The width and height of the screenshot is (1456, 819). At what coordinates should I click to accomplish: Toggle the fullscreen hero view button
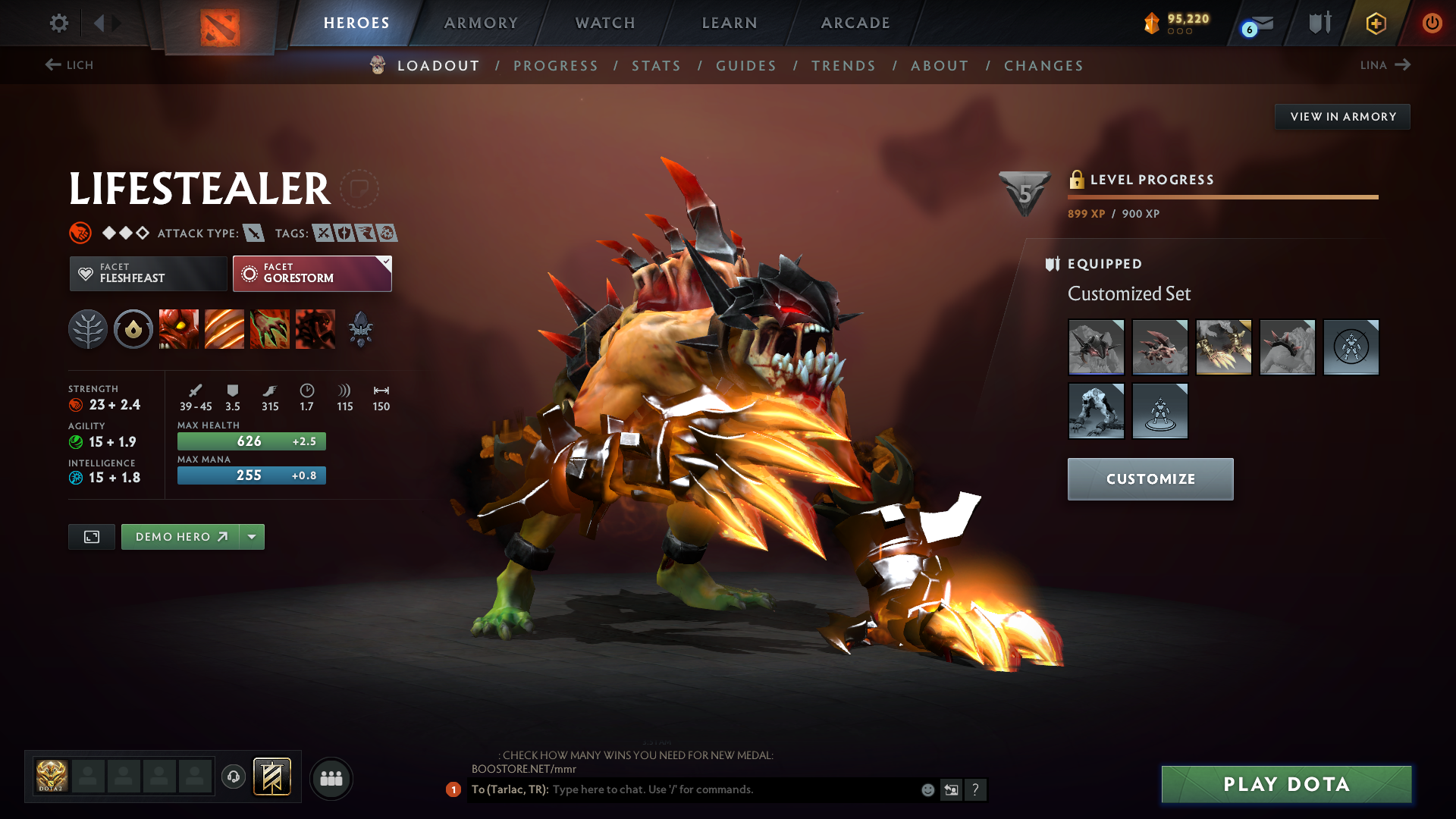click(x=92, y=537)
